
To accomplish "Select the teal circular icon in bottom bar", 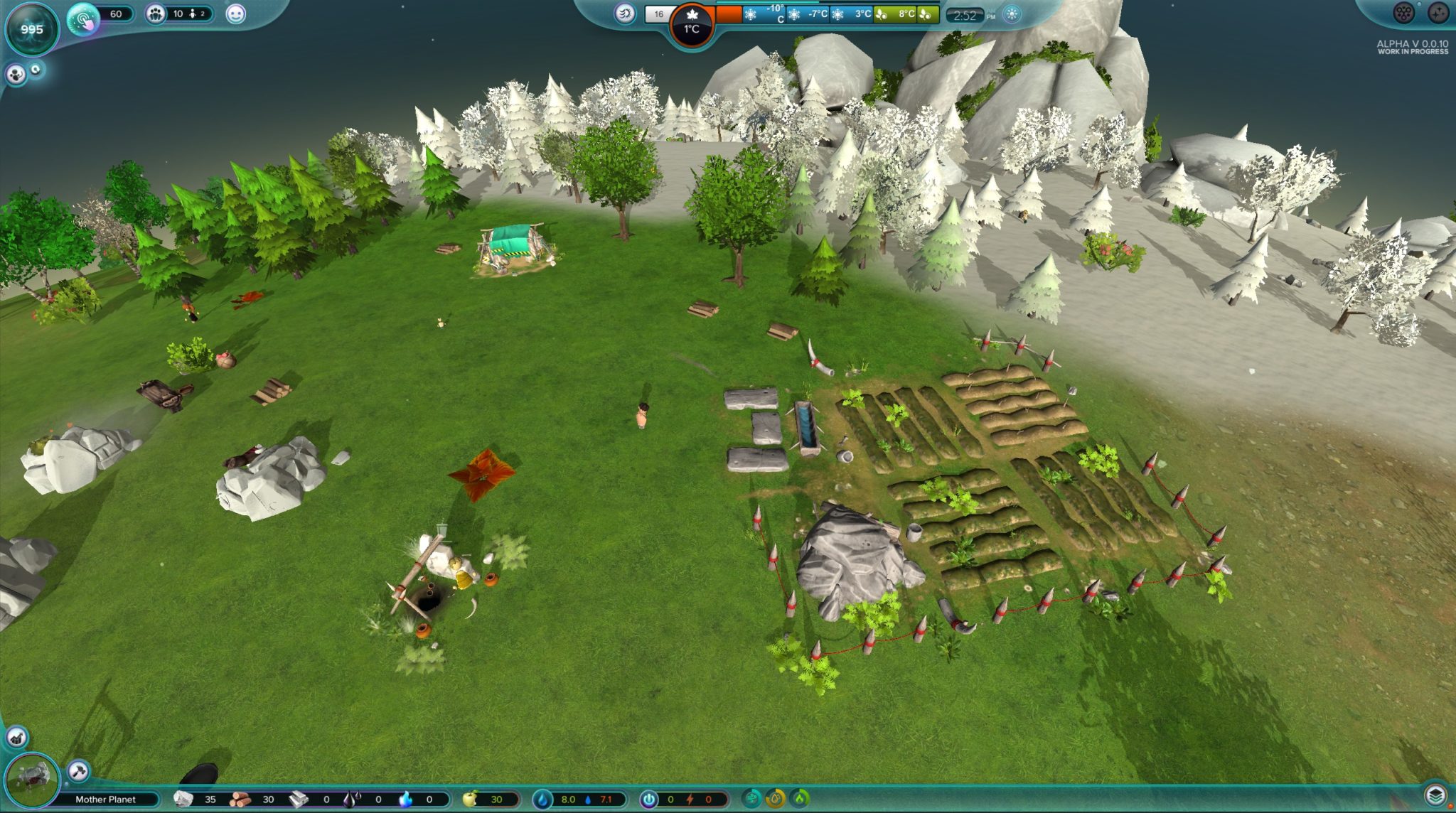I will (752, 799).
